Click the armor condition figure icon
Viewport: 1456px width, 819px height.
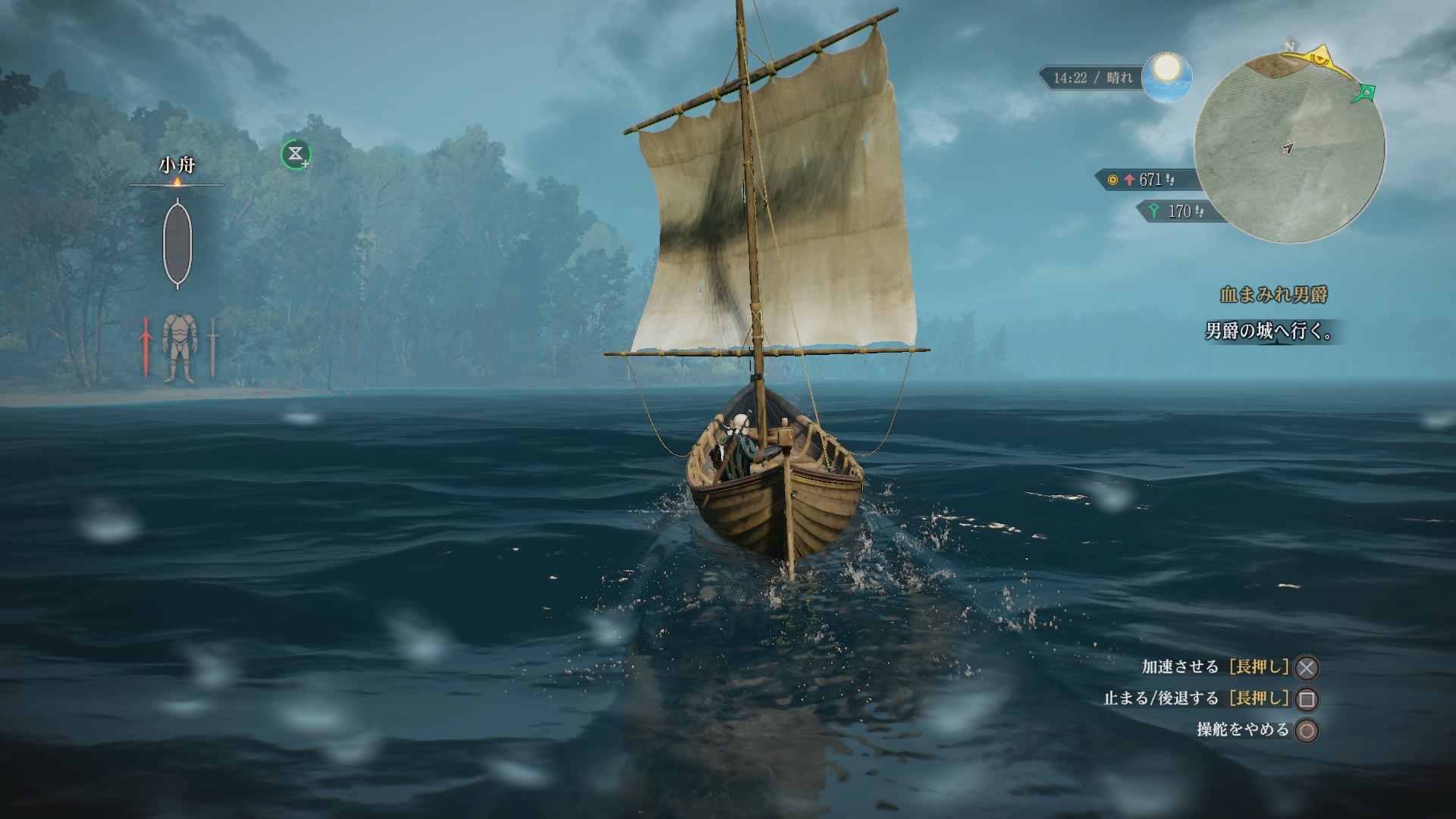tap(179, 347)
